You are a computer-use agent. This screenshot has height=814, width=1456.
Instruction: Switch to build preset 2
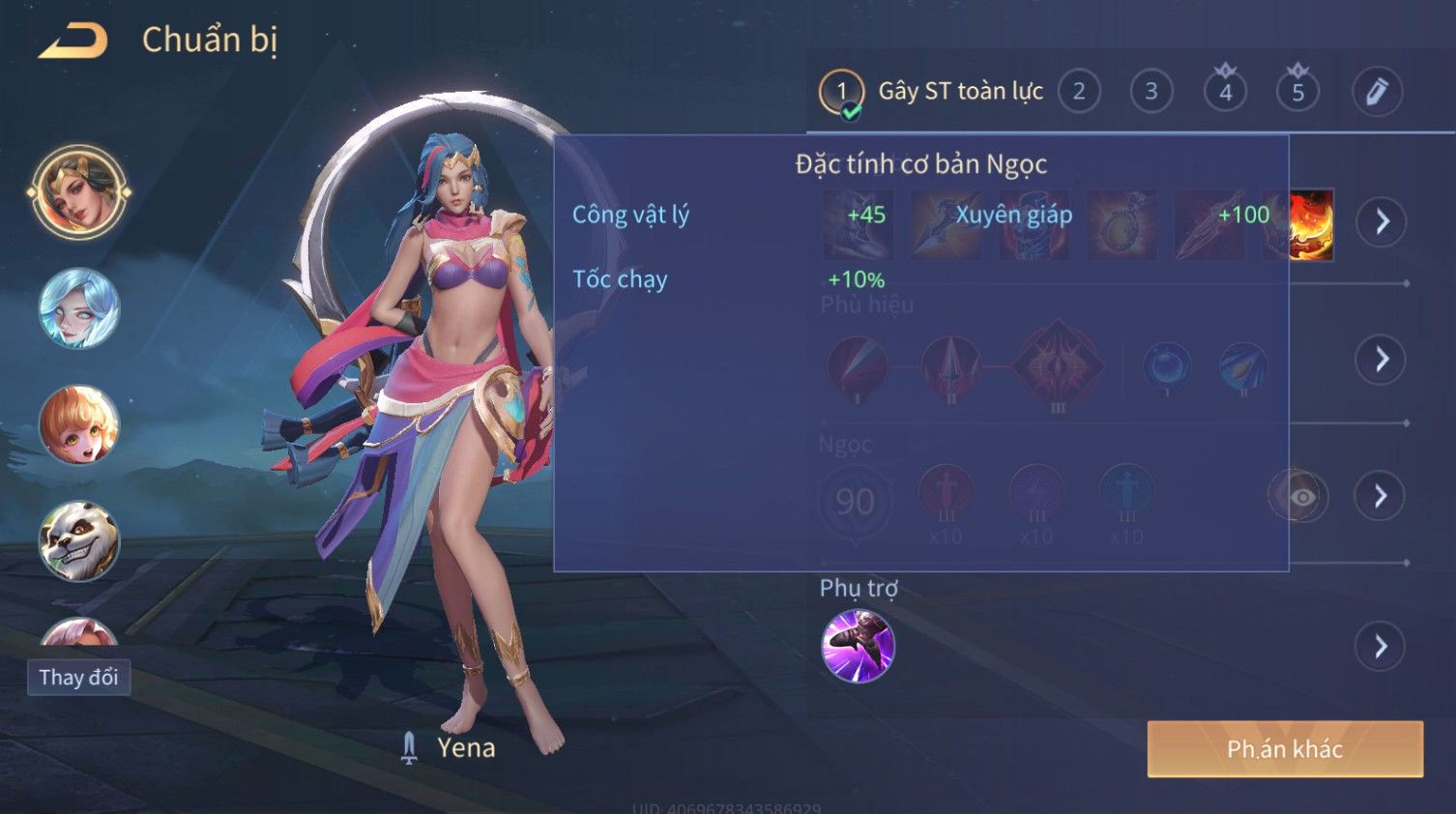coord(1079,92)
